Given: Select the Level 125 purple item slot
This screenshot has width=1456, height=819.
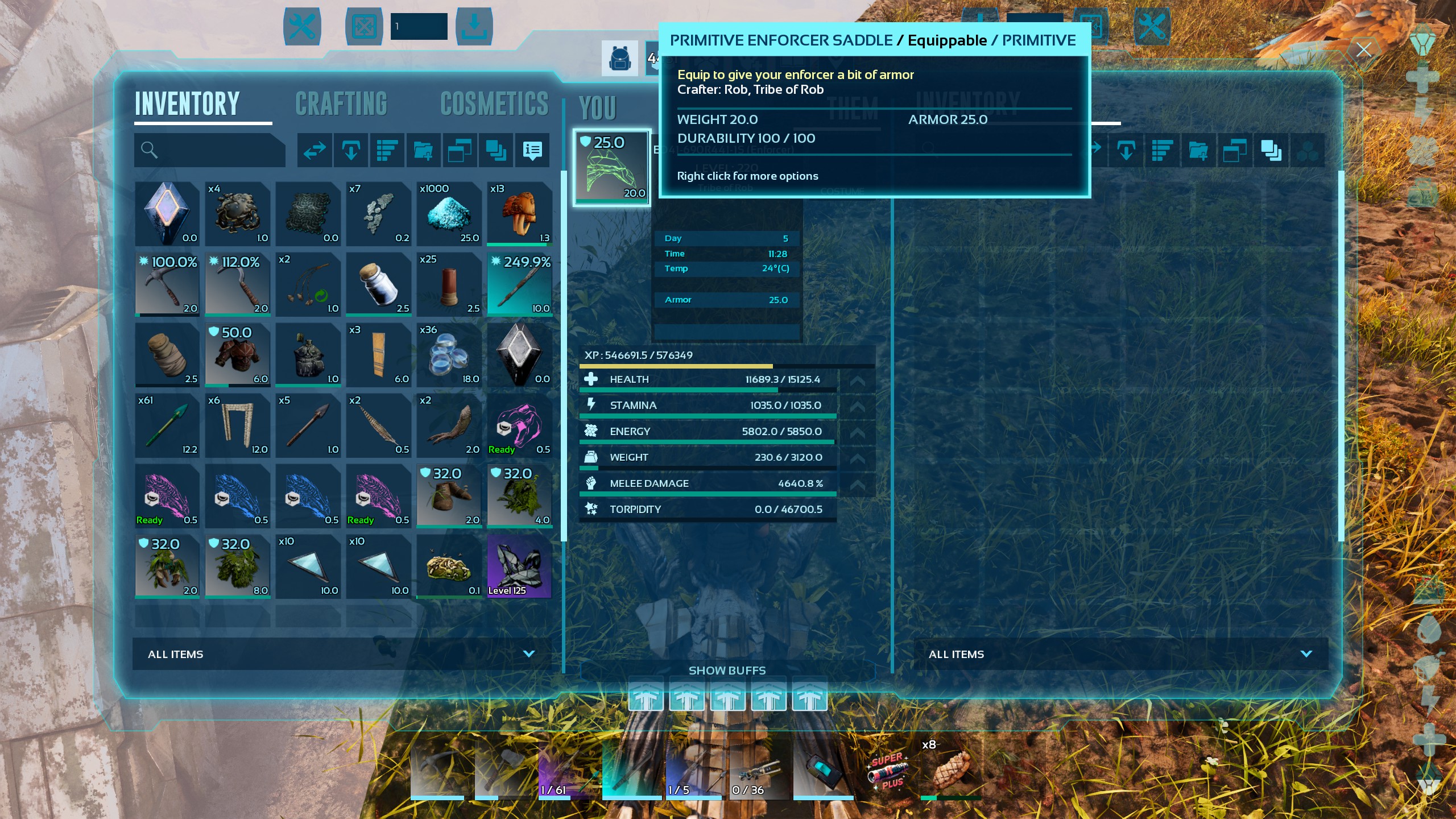Looking at the screenshot, I should 519,566.
